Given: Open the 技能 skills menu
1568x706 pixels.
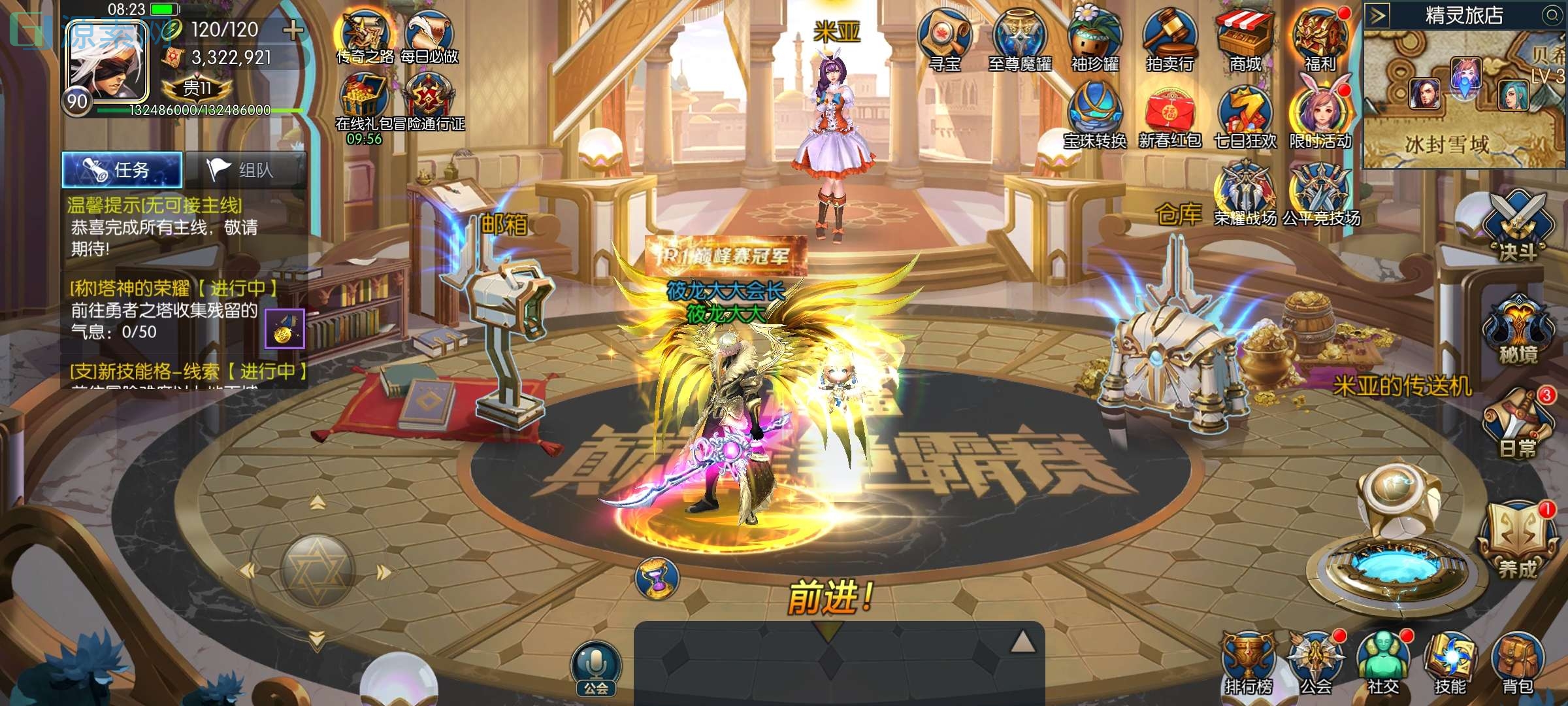Looking at the screenshot, I should pyautogui.click(x=1450, y=664).
